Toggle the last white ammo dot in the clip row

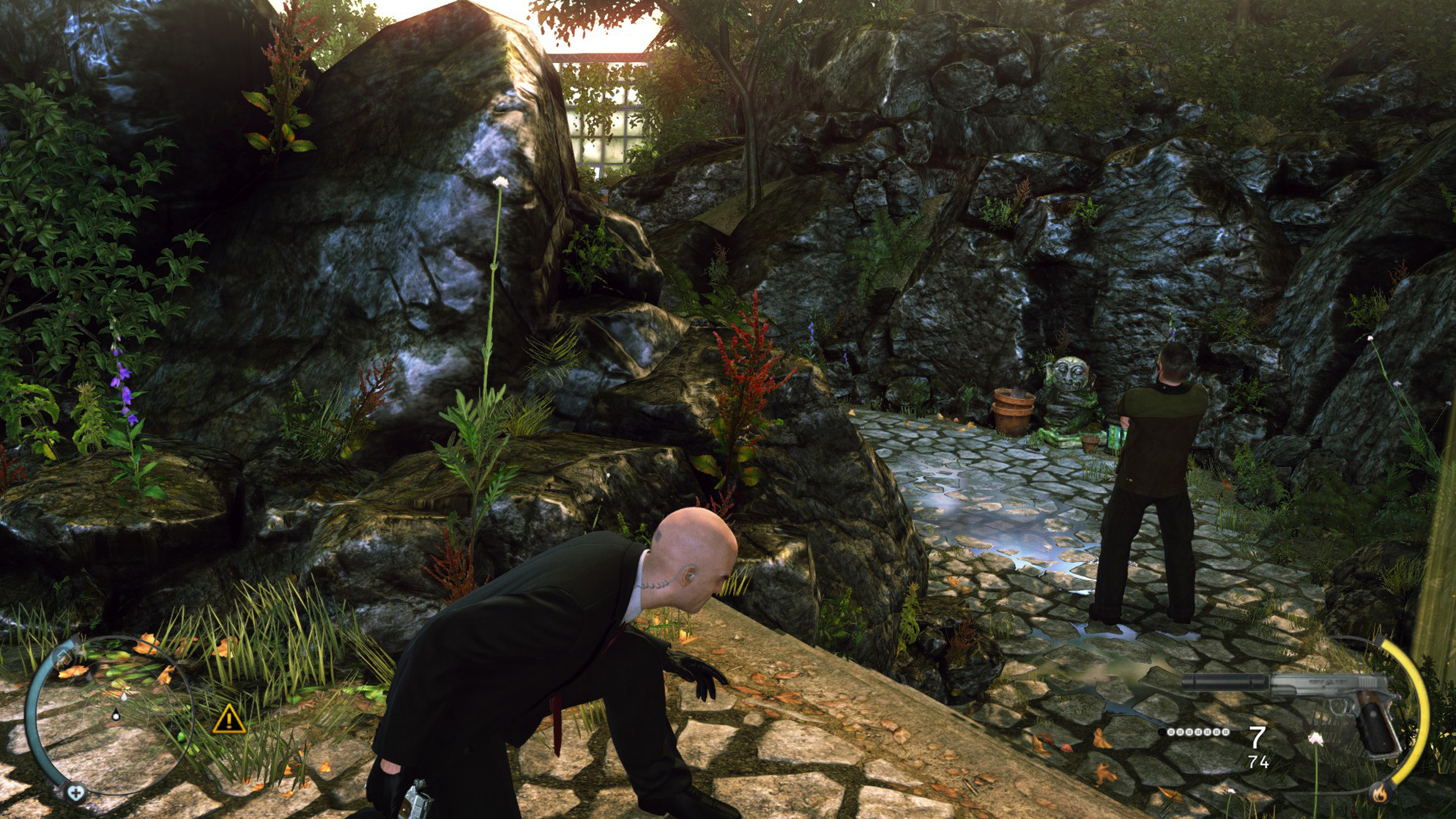[x=1227, y=733]
